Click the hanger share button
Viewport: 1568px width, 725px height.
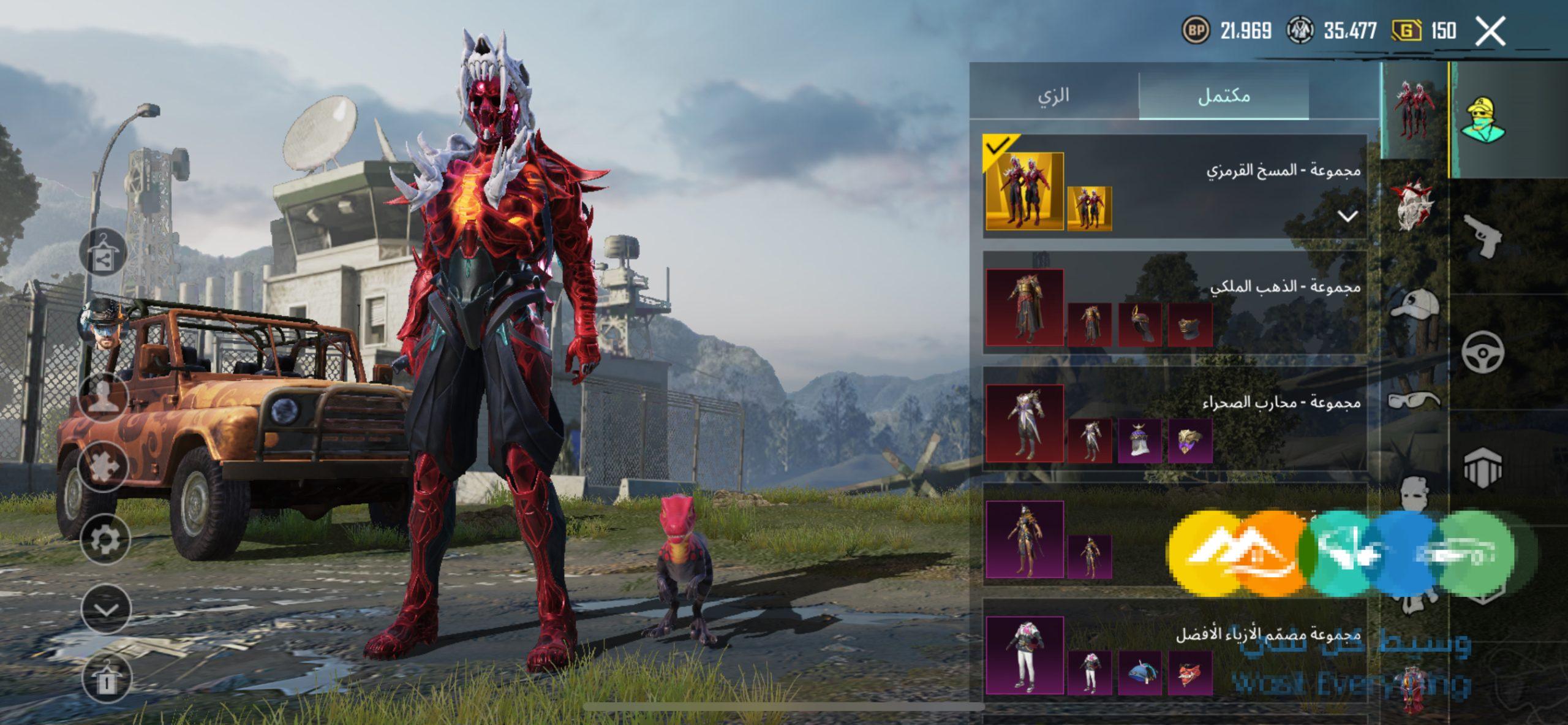pyautogui.click(x=103, y=253)
